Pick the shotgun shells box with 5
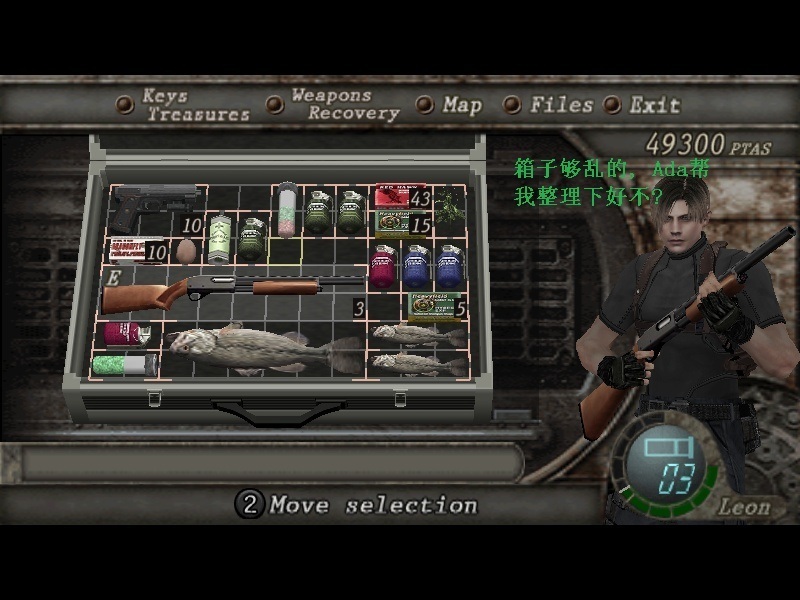 pyautogui.click(x=434, y=307)
